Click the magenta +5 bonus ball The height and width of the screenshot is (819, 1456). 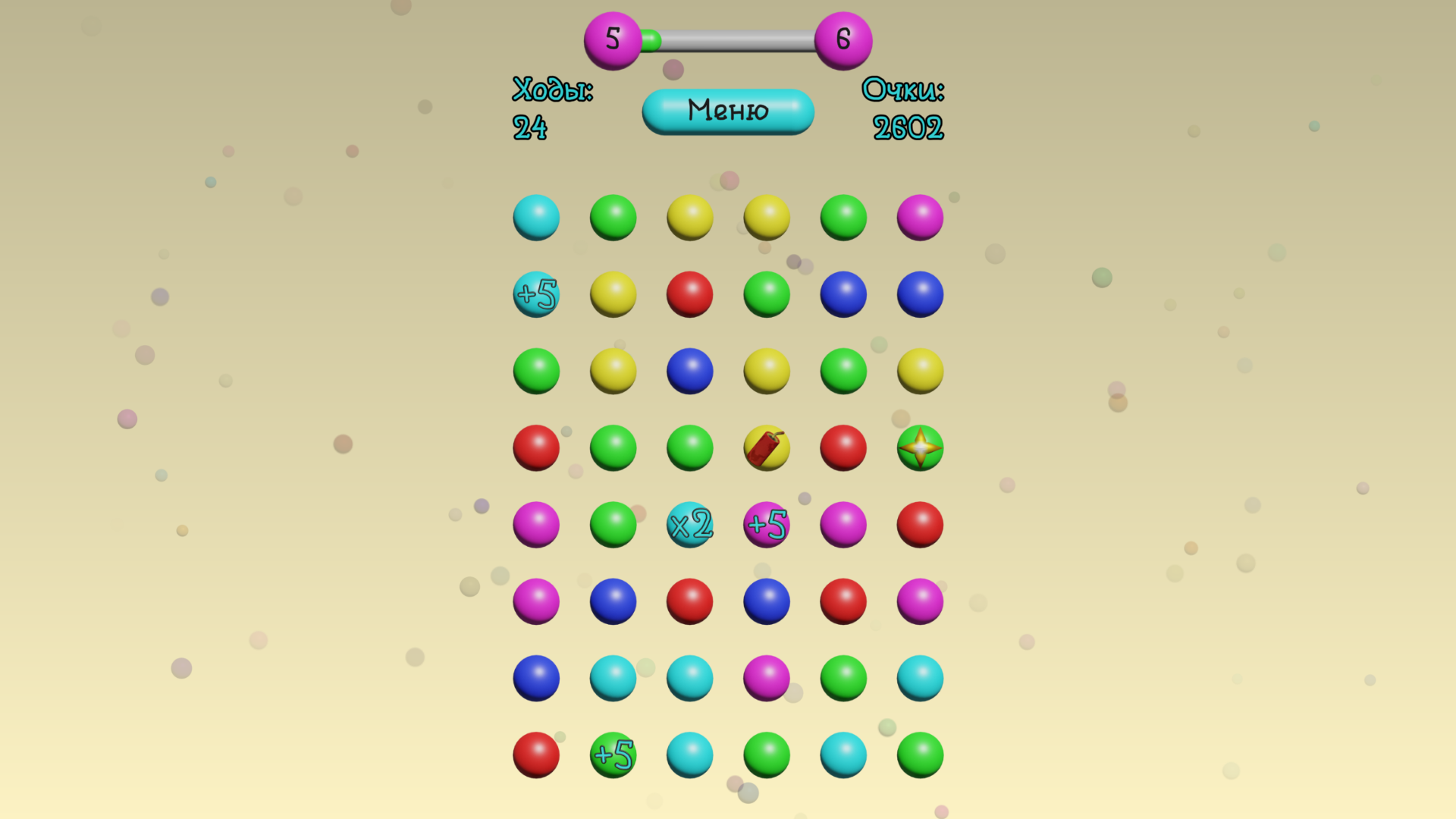pos(766,524)
